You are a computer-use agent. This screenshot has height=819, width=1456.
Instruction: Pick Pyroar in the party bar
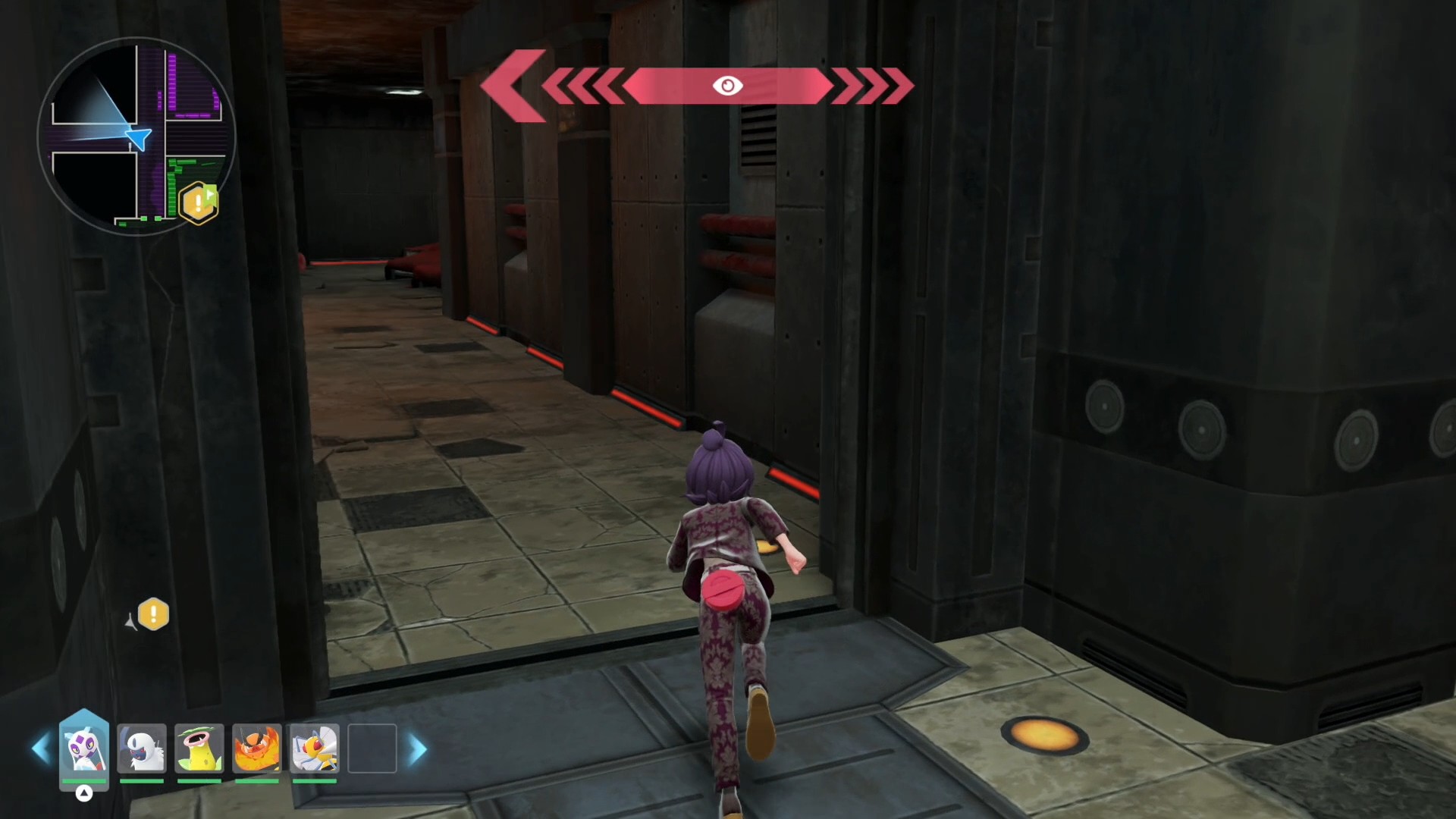click(257, 748)
